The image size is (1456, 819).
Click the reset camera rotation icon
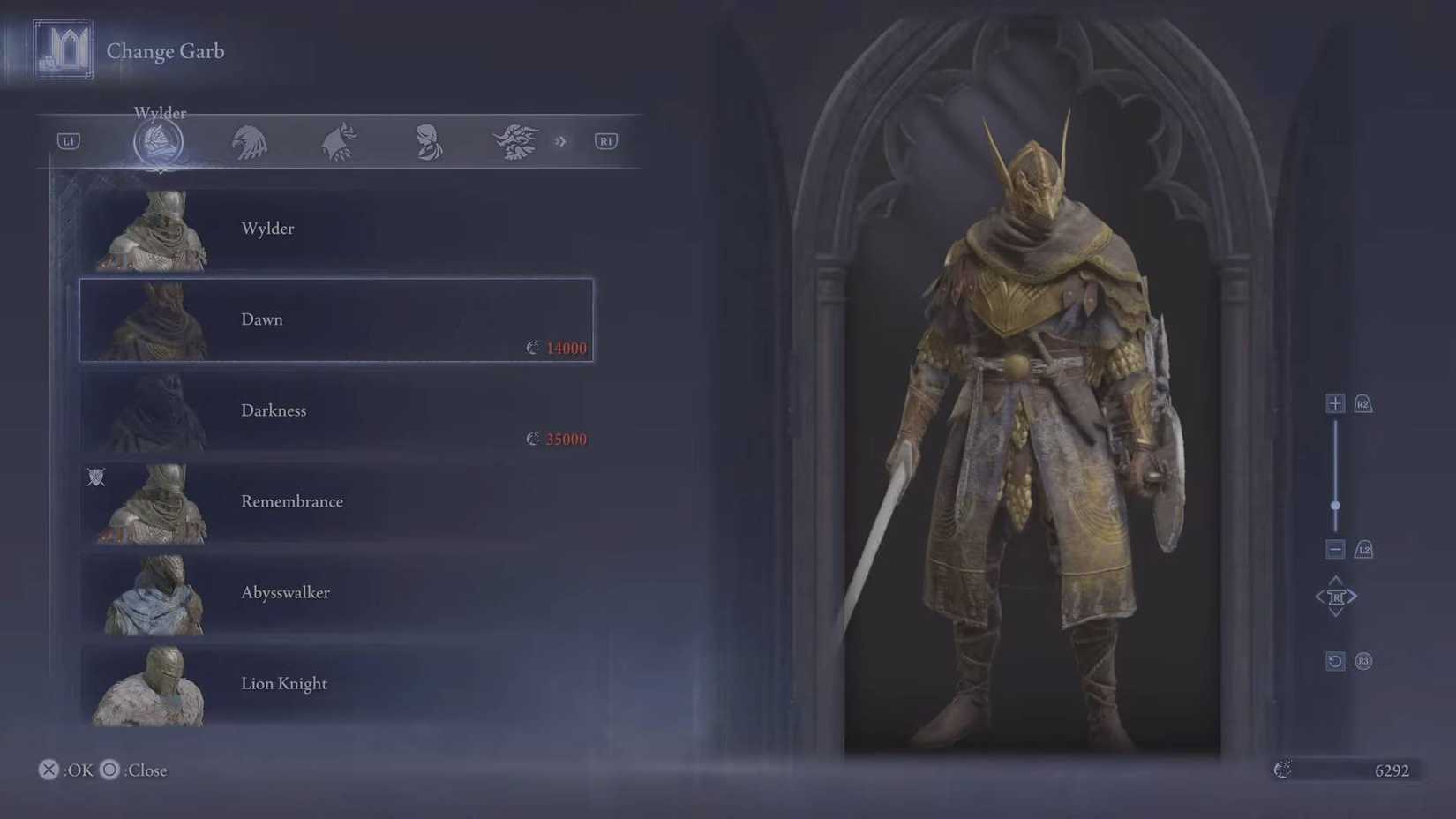1334,661
